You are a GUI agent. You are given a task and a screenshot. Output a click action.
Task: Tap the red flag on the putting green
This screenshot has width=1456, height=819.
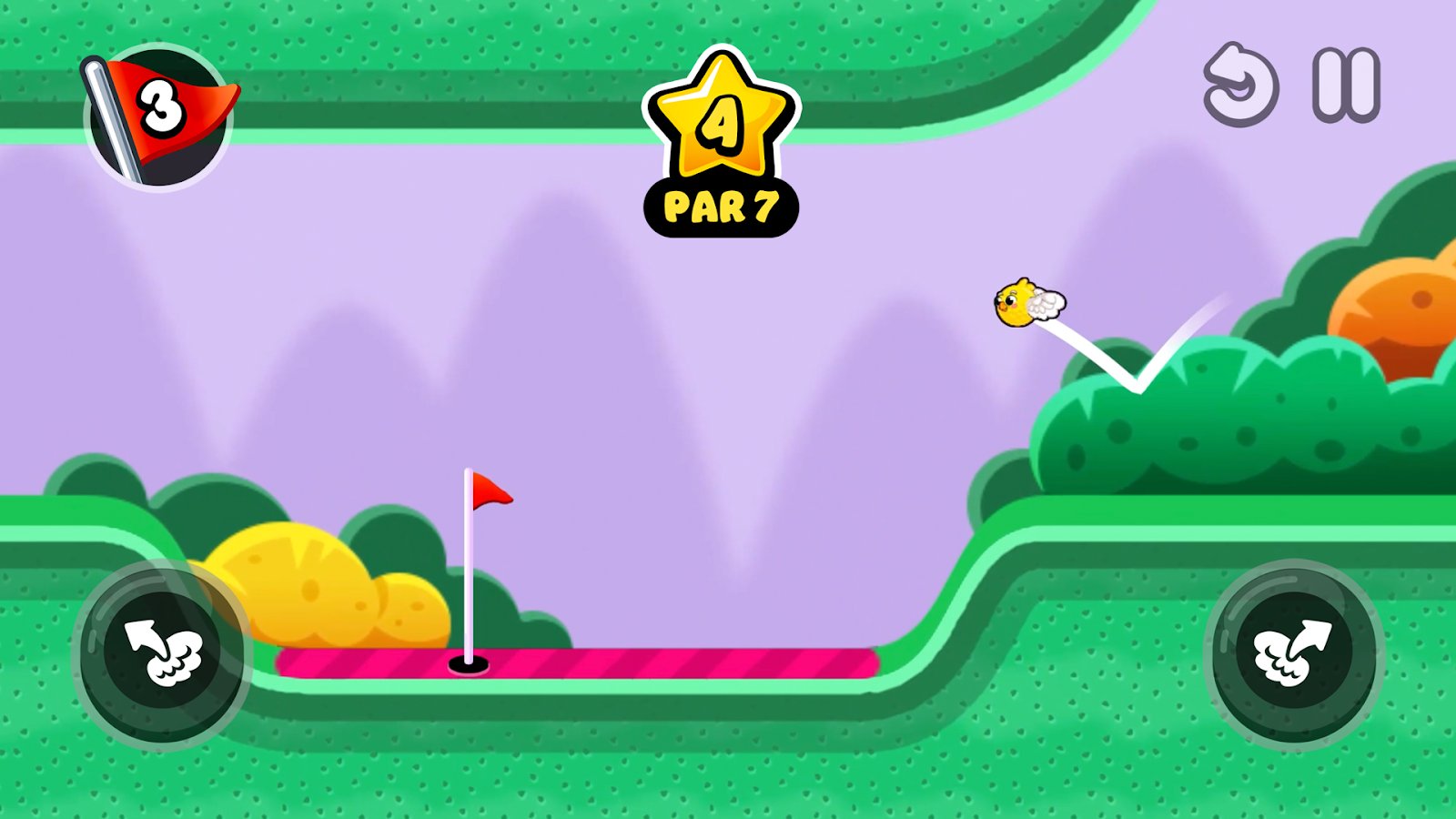pyautogui.click(x=491, y=491)
